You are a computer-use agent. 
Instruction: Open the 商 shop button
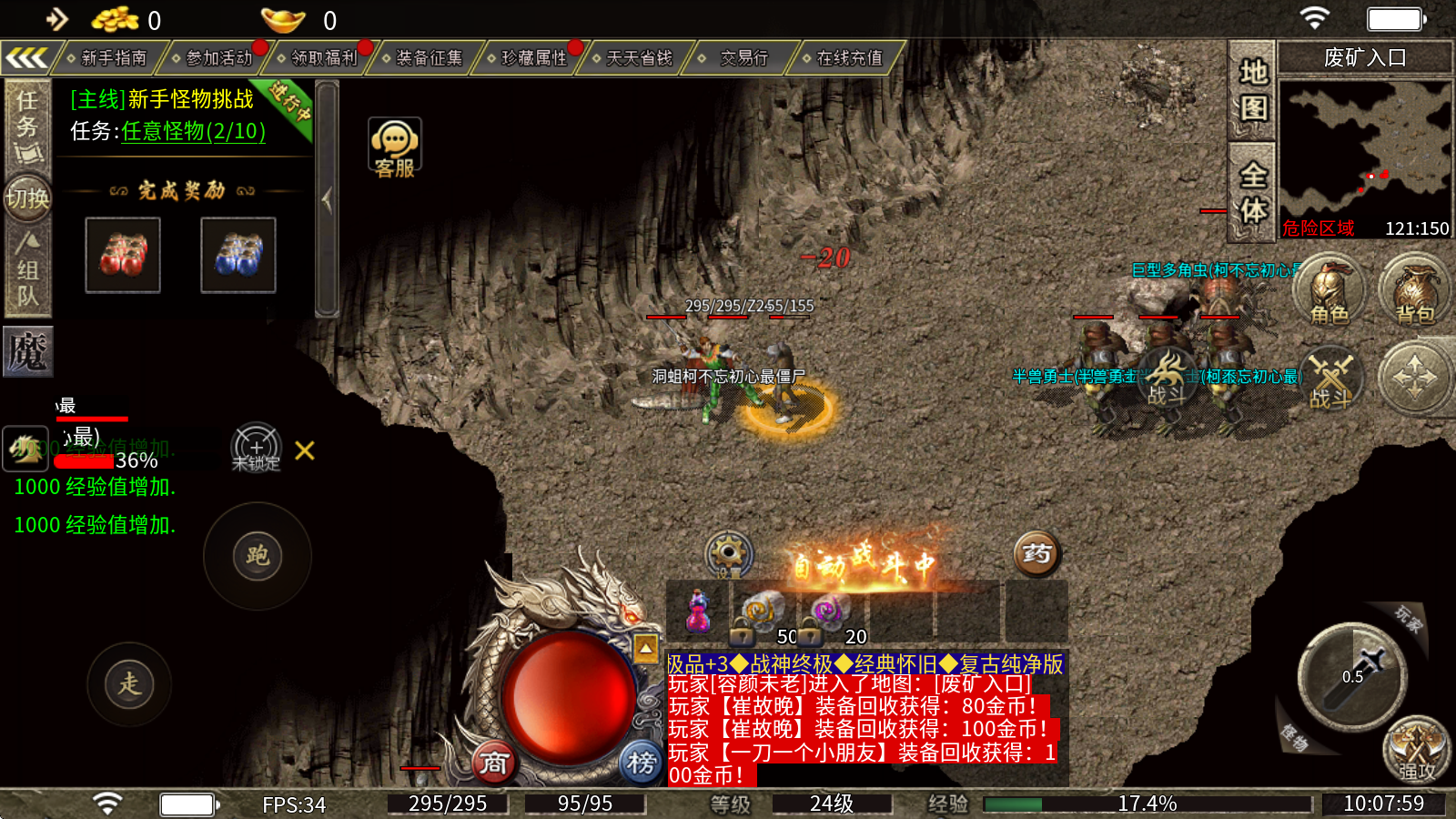click(x=494, y=763)
